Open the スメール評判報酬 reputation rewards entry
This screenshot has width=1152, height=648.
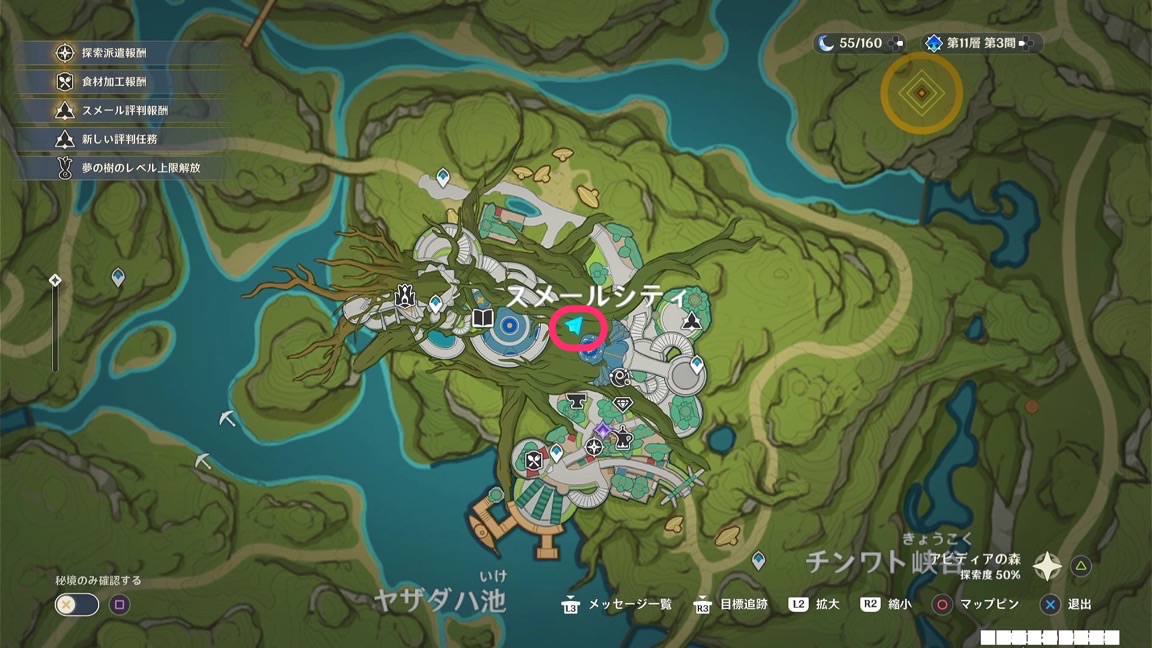point(124,111)
